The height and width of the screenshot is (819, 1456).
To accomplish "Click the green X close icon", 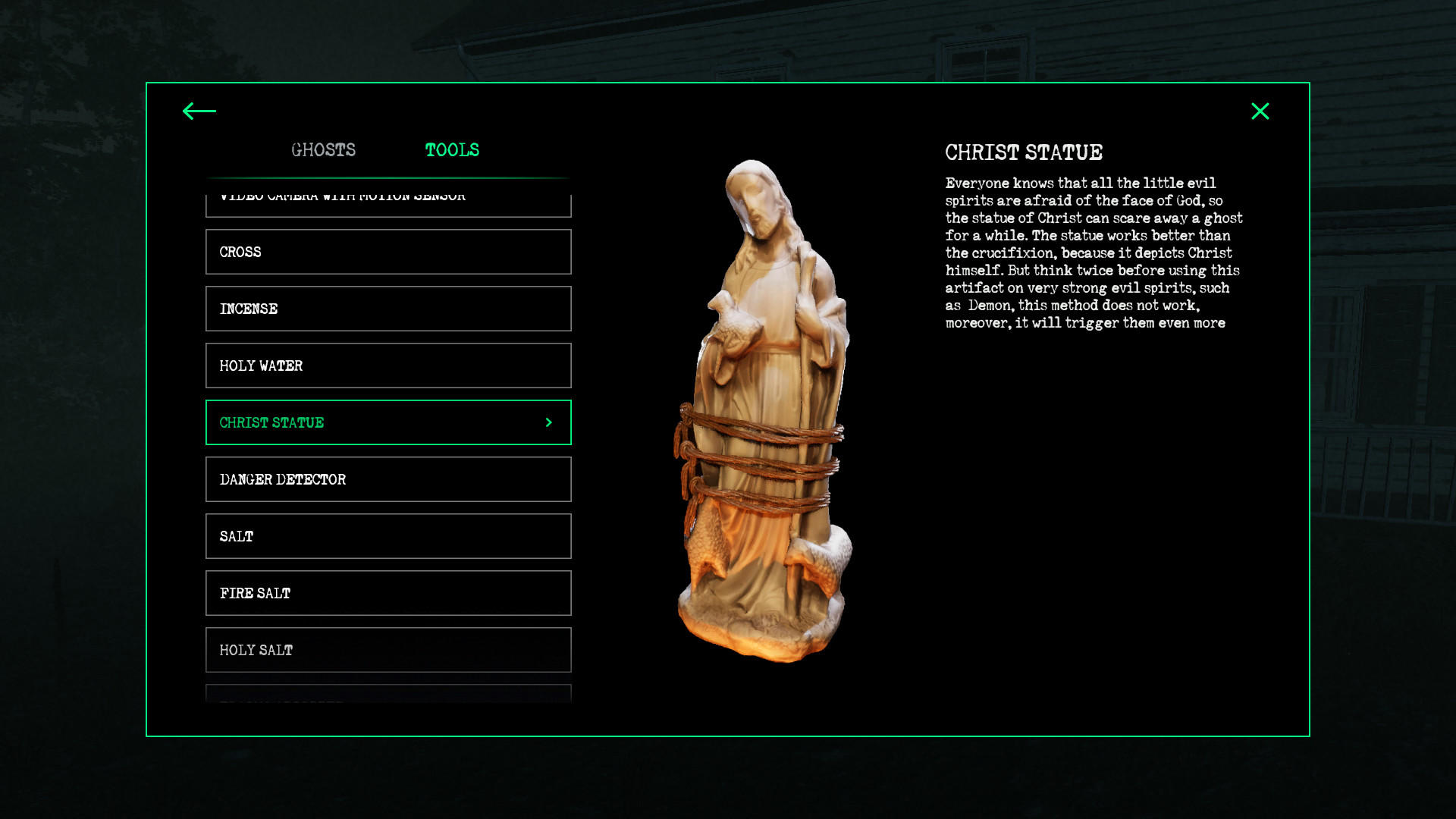I will 1260,111.
